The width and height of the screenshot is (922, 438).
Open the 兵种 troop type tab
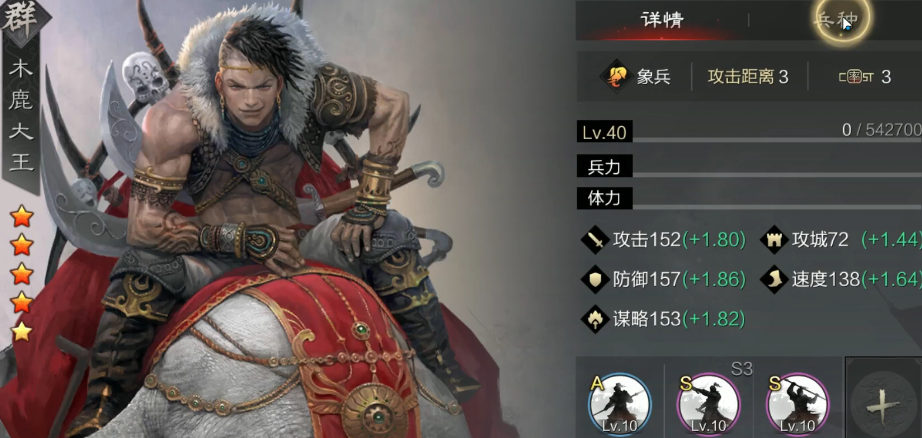coord(839,20)
